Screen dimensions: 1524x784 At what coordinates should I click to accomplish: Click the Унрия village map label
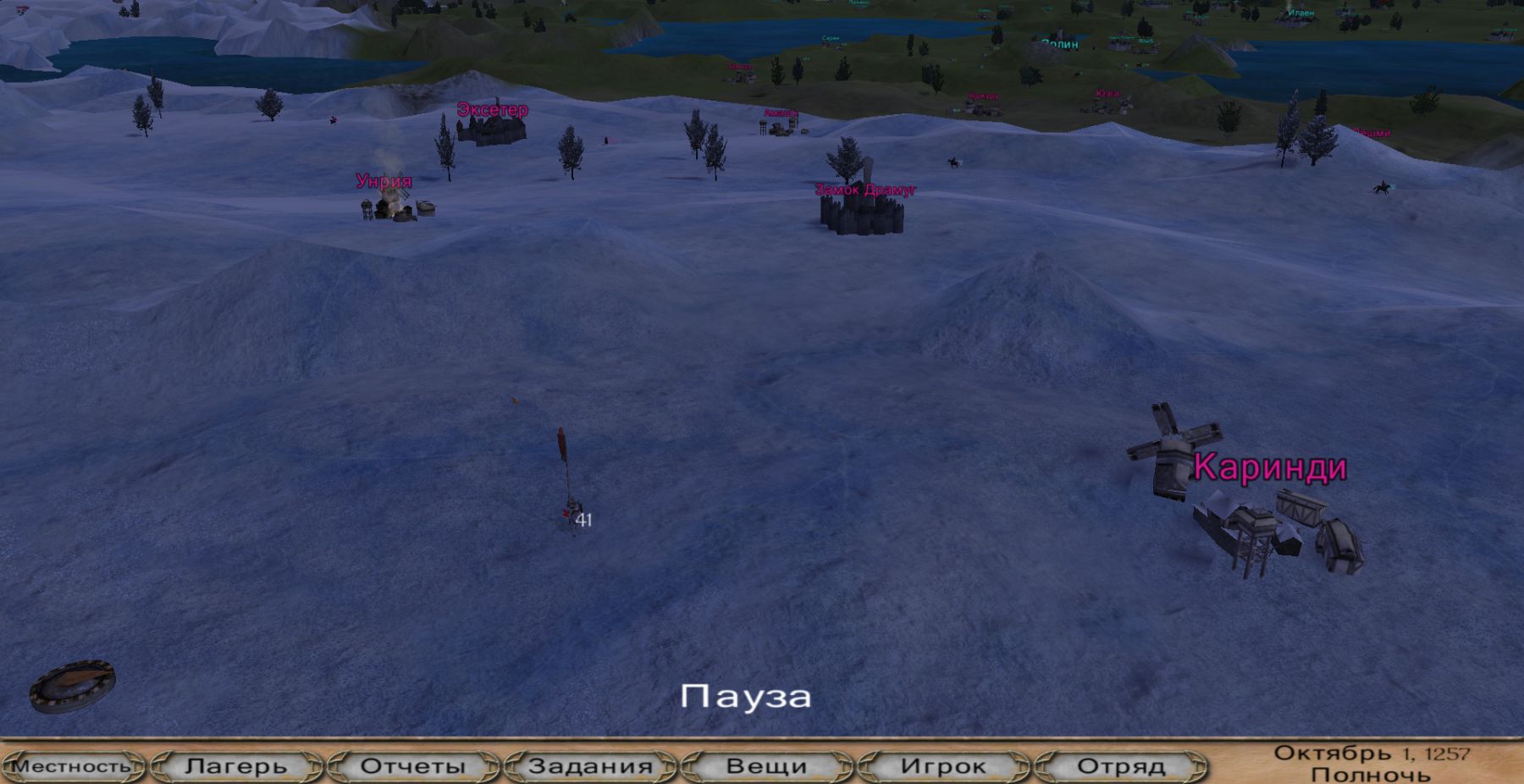(x=384, y=181)
